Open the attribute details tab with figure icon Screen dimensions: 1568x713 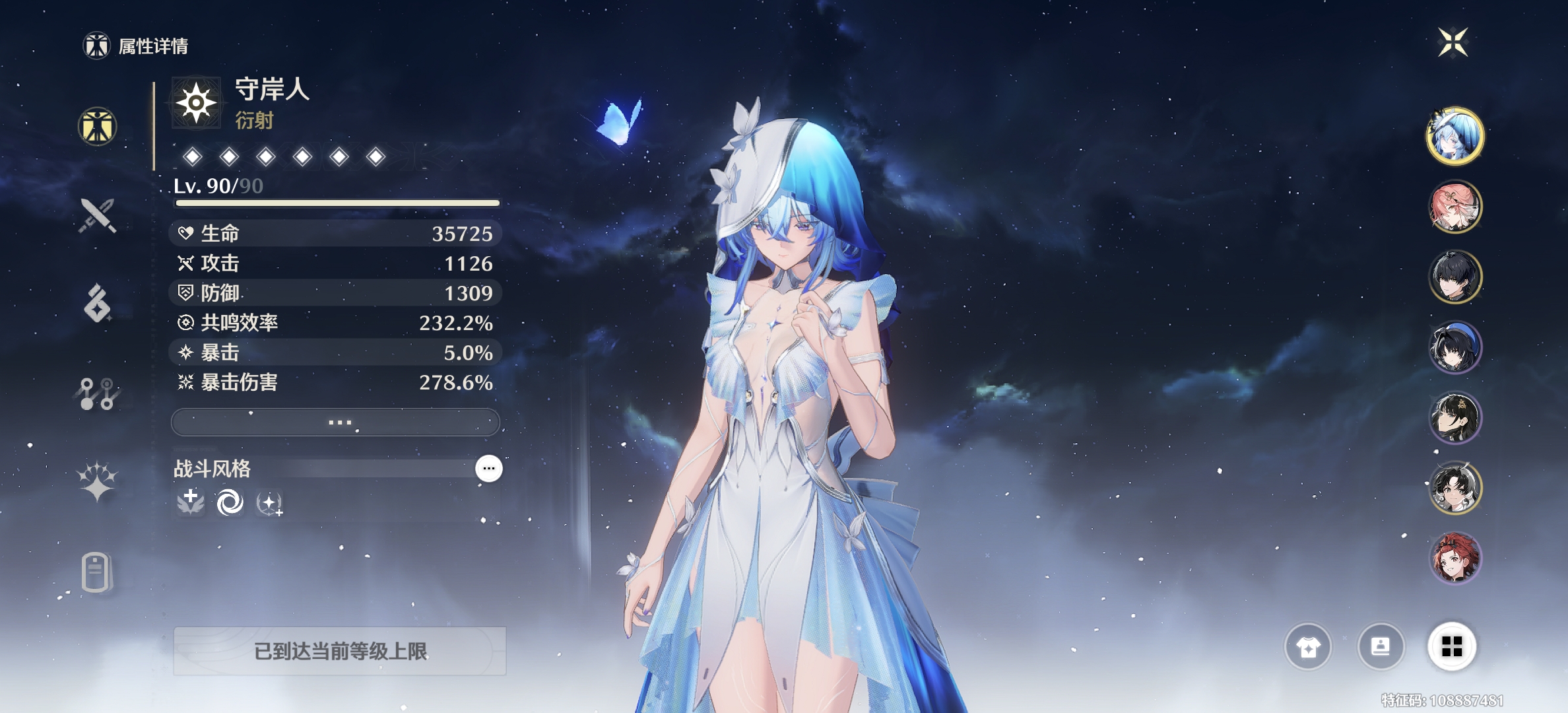click(x=98, y=126)
